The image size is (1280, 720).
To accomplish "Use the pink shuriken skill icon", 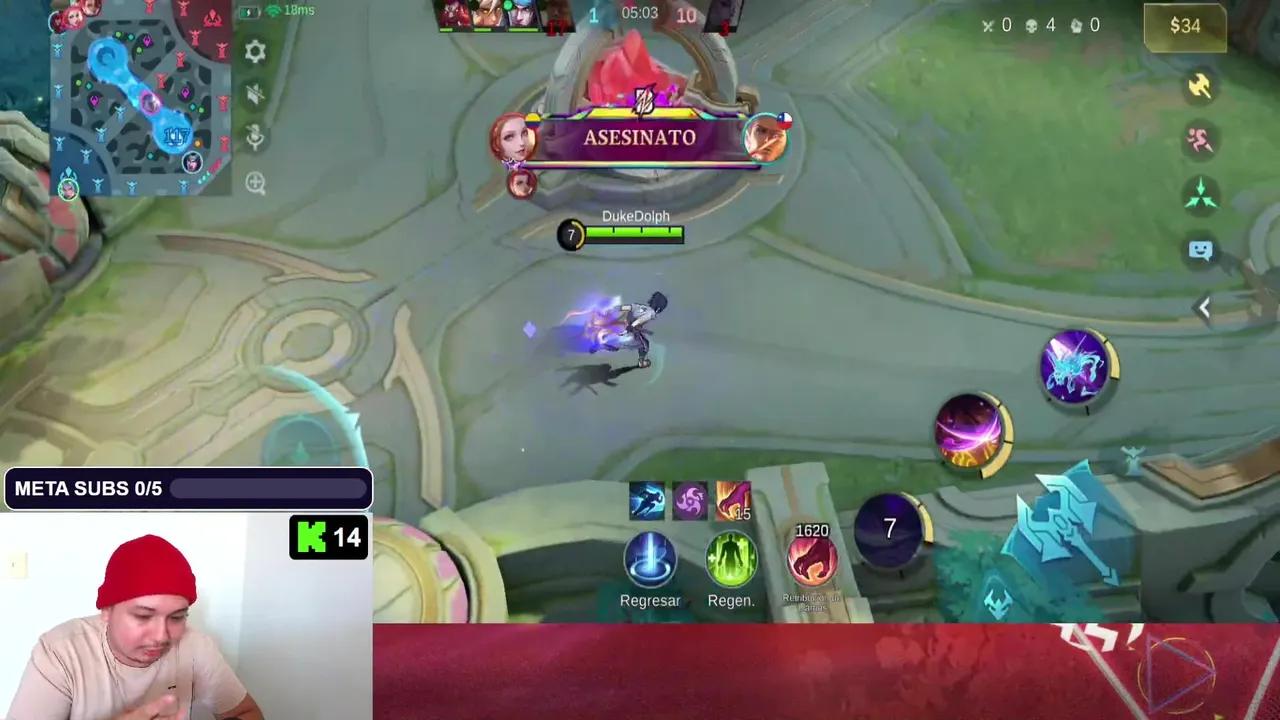I will [690, 500].
